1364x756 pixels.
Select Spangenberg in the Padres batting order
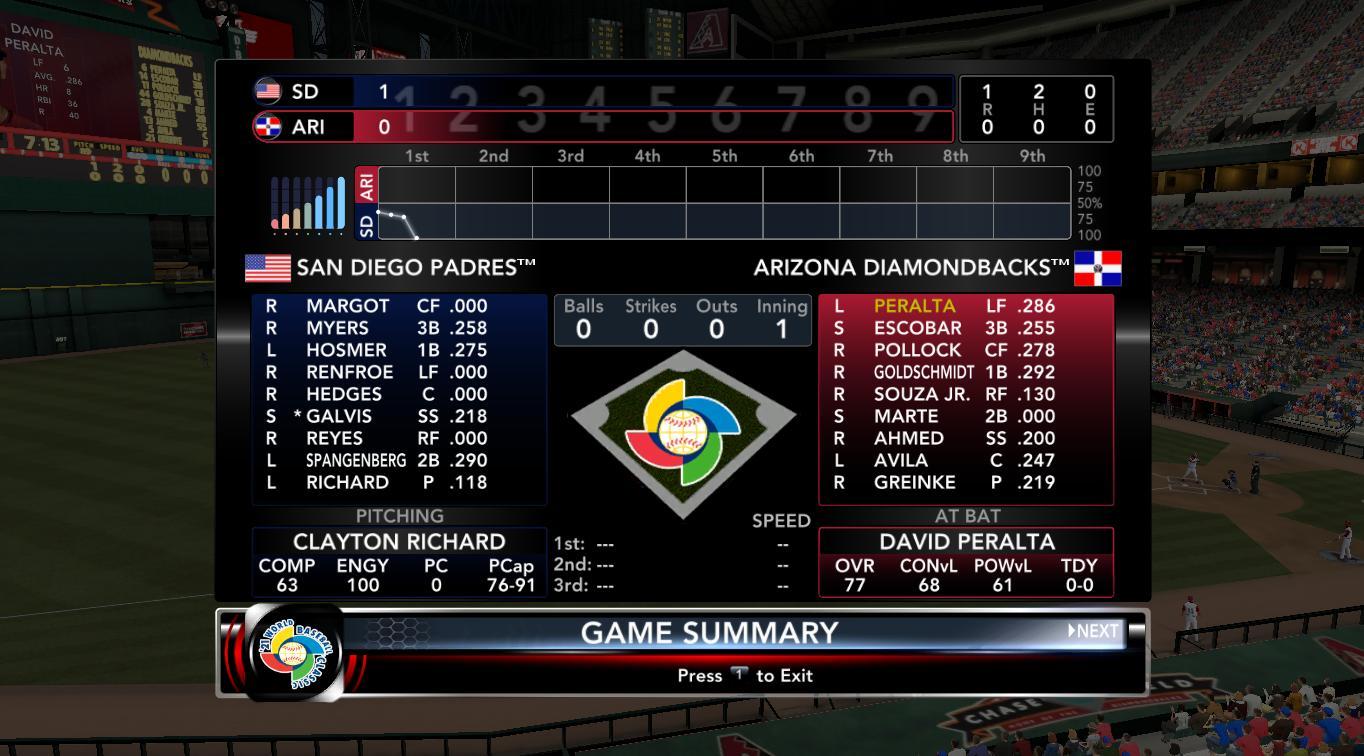pos(355,460)
